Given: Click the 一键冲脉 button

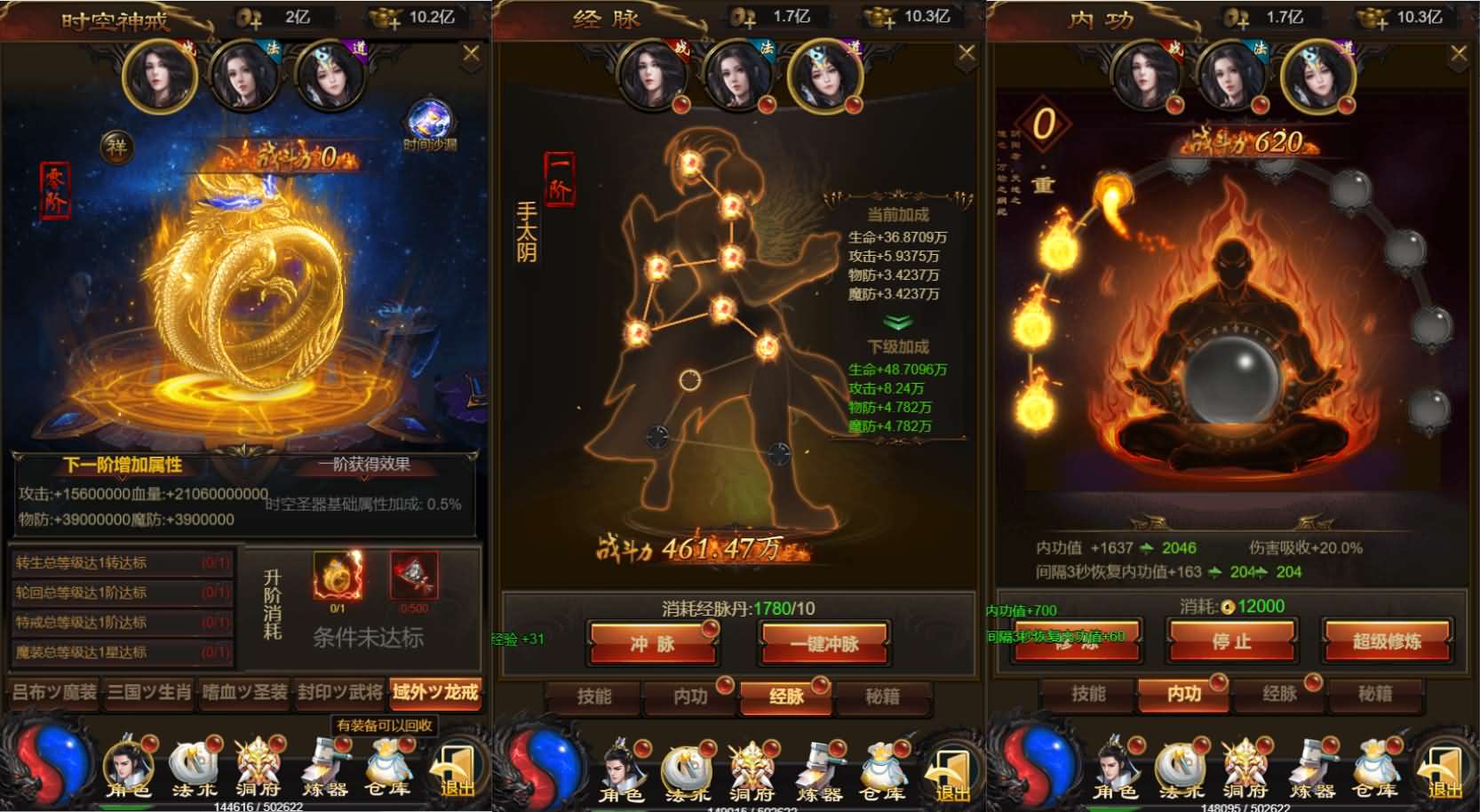Looking at the screenshot, I should tap(822, 642).
